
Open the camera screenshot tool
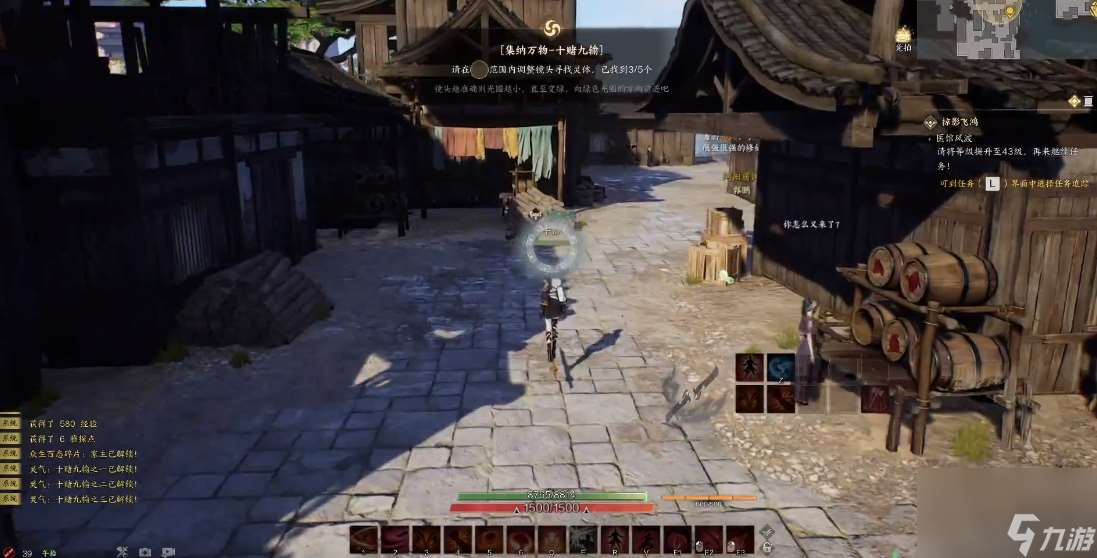[x=145, y=551]
